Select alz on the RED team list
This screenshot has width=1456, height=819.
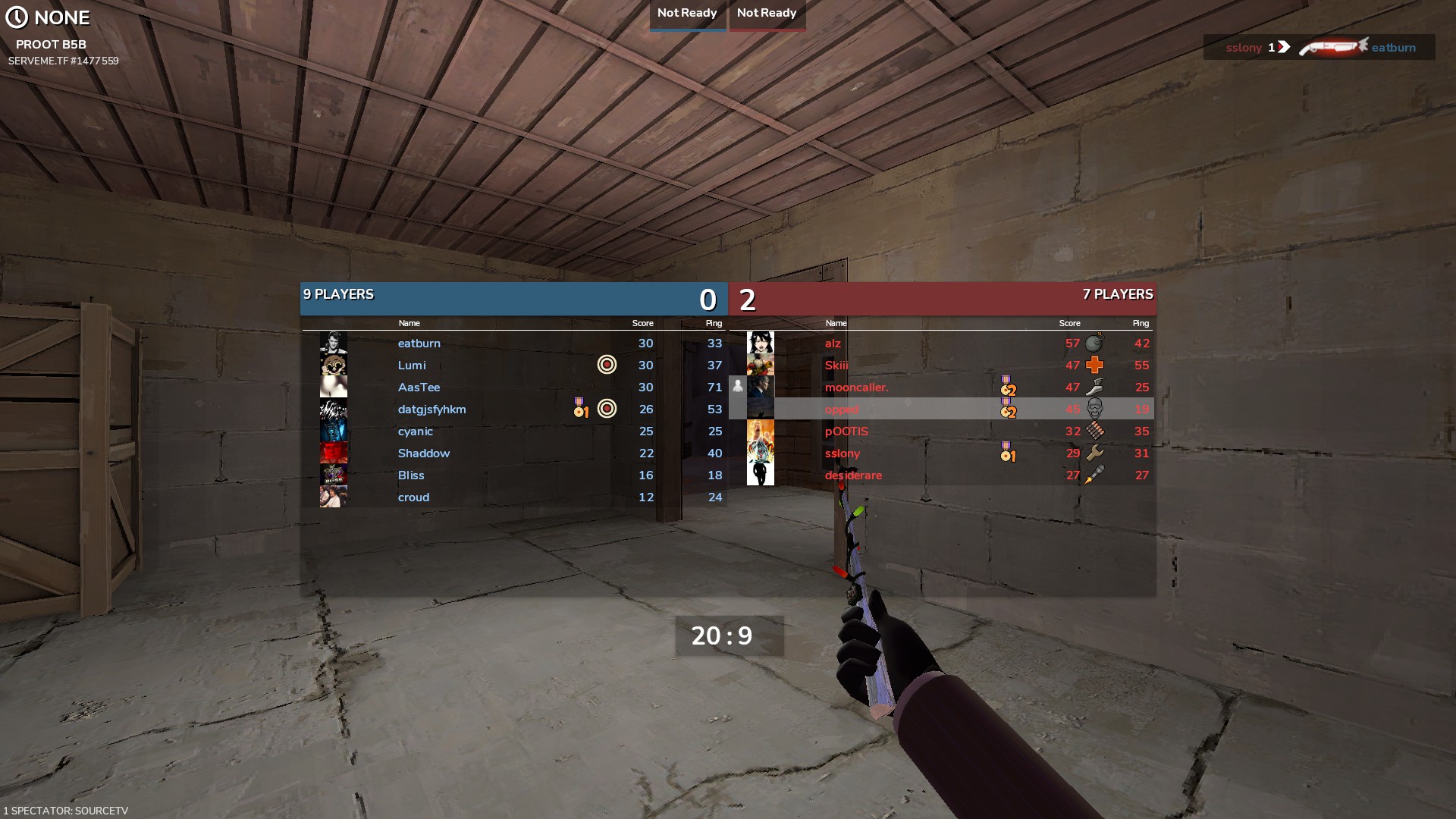tap(833, 344)
